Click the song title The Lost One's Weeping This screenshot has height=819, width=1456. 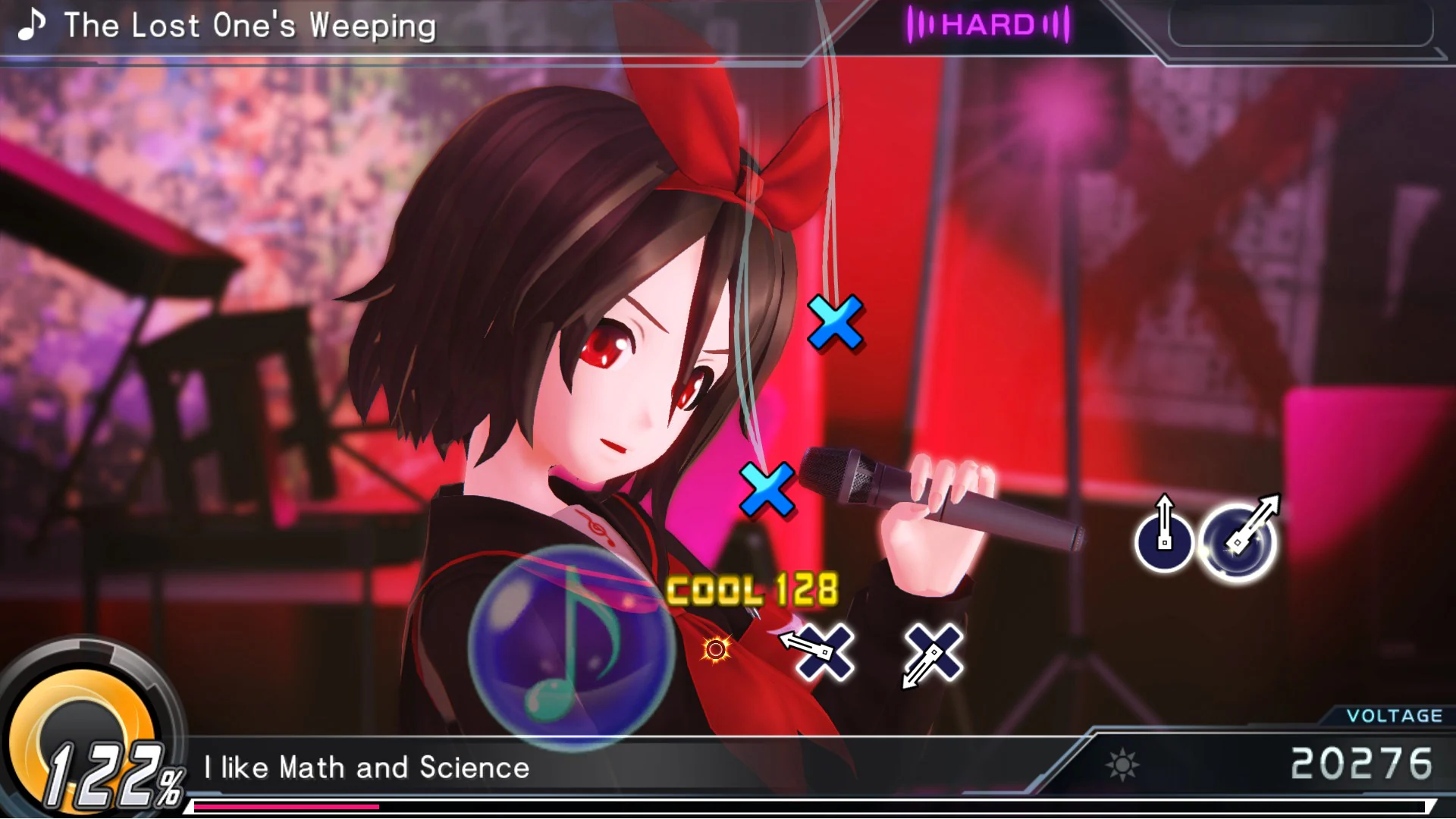pyautogui.click(x=250, y=26)
